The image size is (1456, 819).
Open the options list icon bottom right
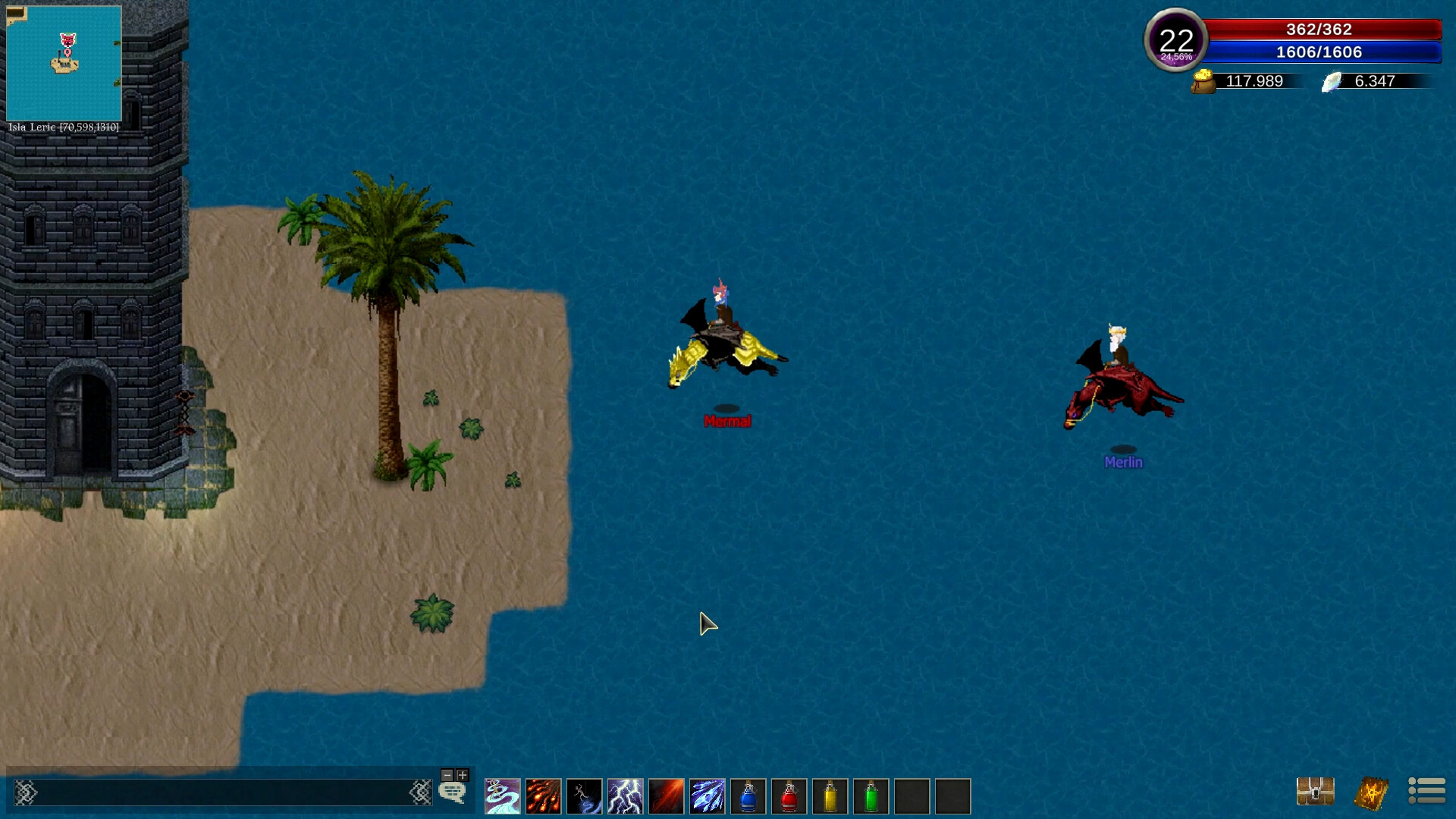coord(1426,792)
